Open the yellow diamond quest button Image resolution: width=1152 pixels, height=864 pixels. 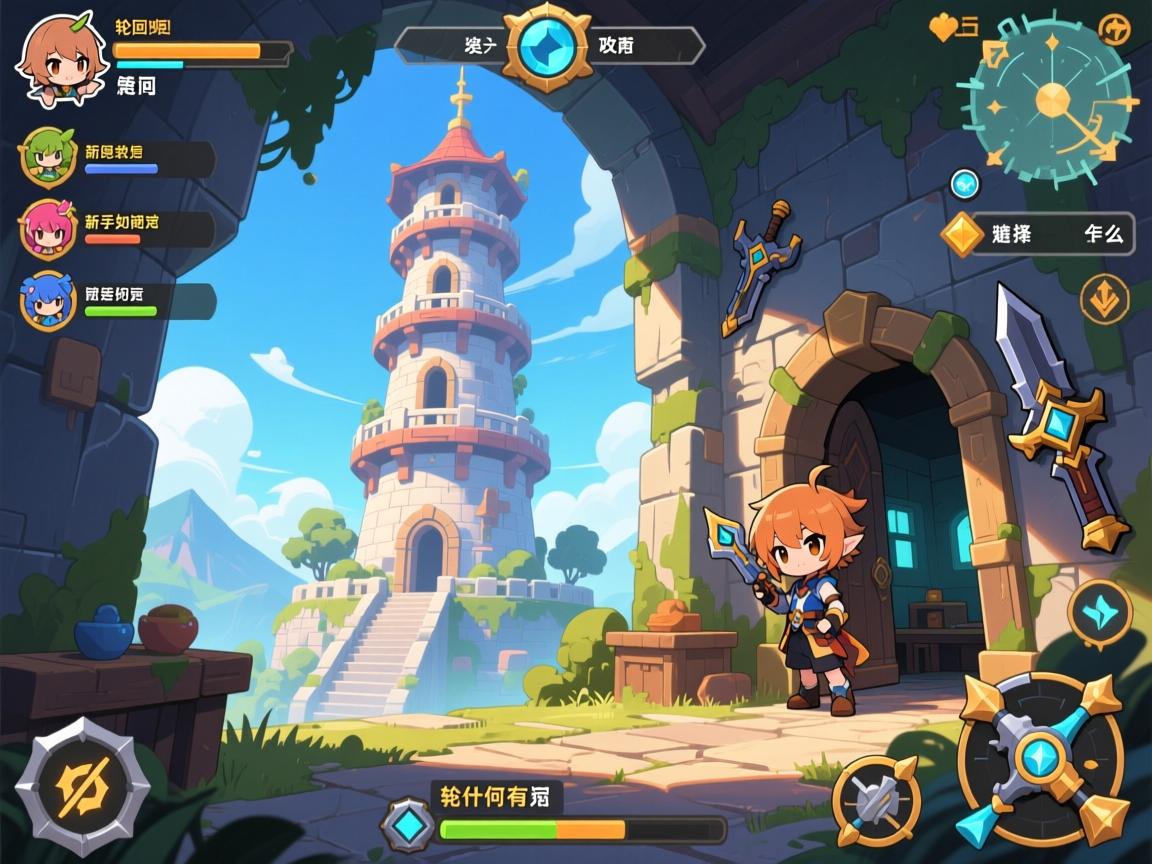click(x=963, y=234)
